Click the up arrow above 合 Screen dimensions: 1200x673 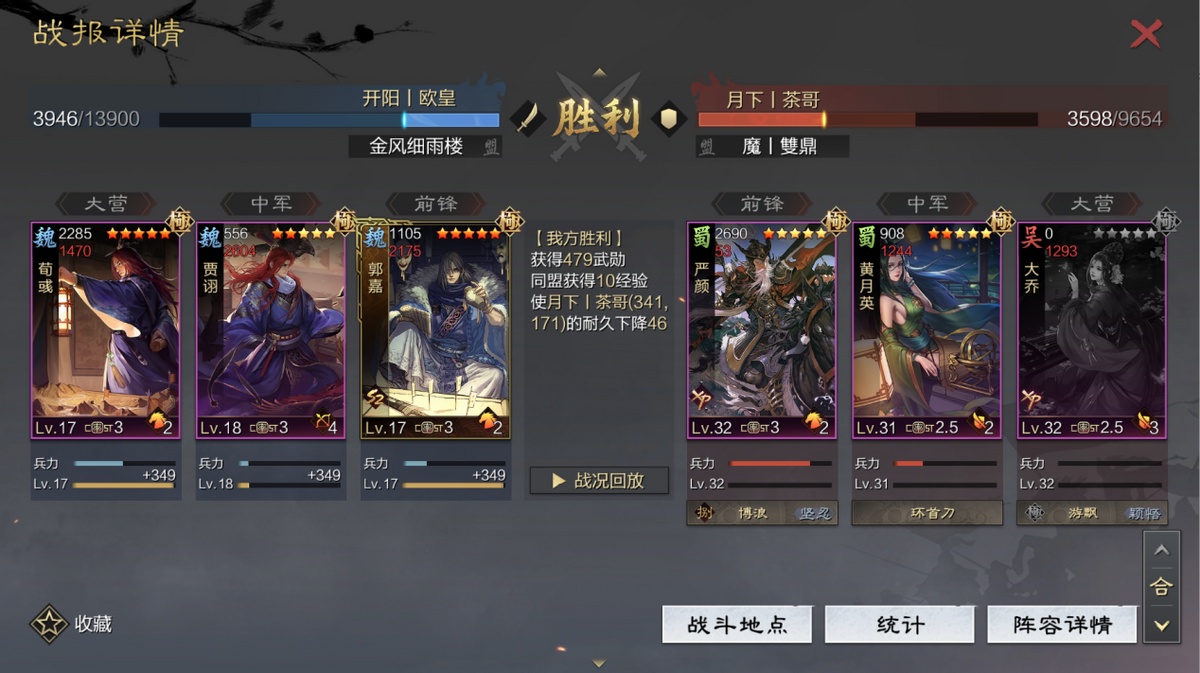1160,550
